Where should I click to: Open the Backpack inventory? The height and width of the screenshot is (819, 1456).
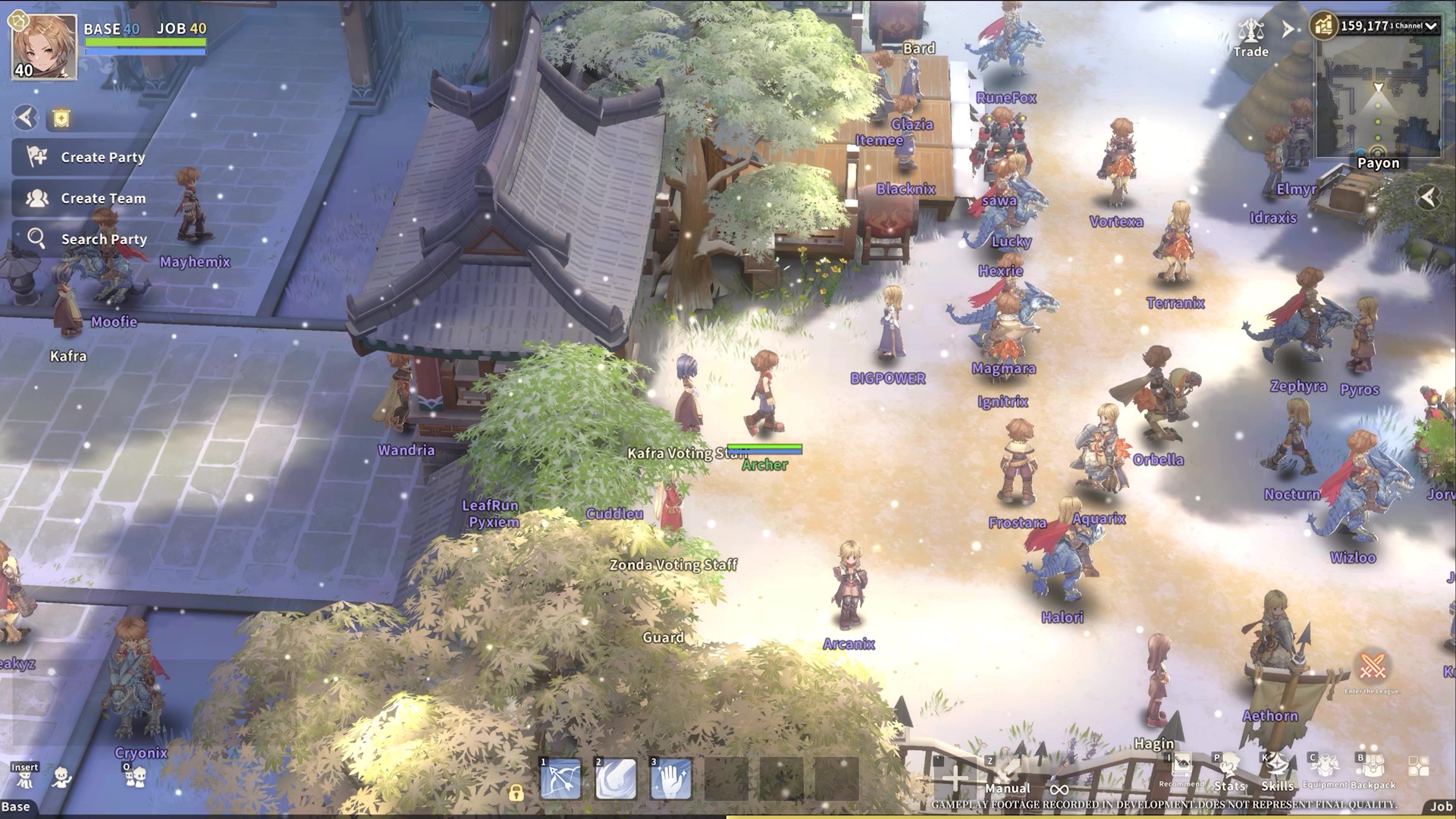(x=1373, y=770)
